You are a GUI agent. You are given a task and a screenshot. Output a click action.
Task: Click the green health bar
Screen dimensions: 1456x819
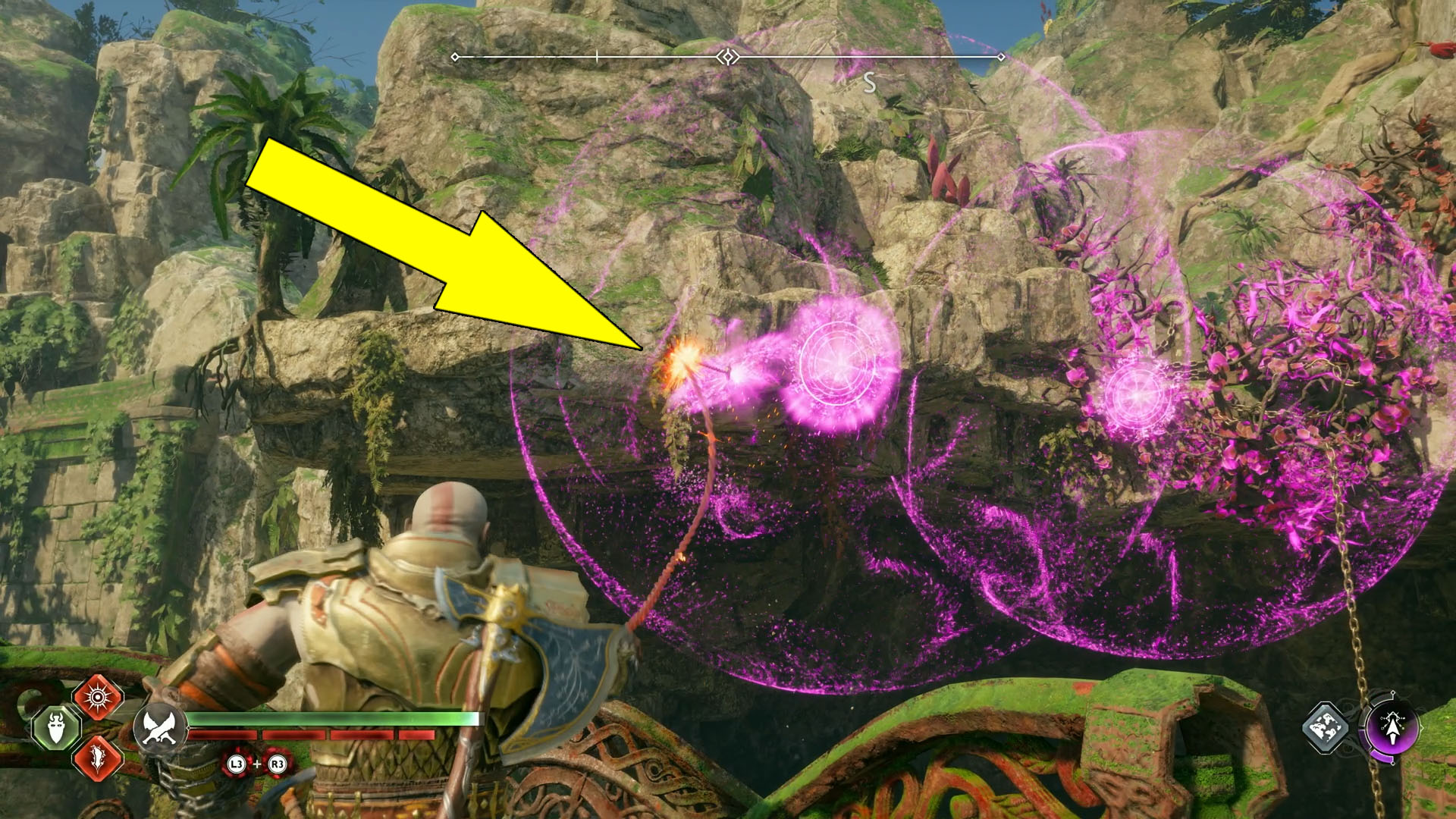pyautogui.click(x=334, y=718)
